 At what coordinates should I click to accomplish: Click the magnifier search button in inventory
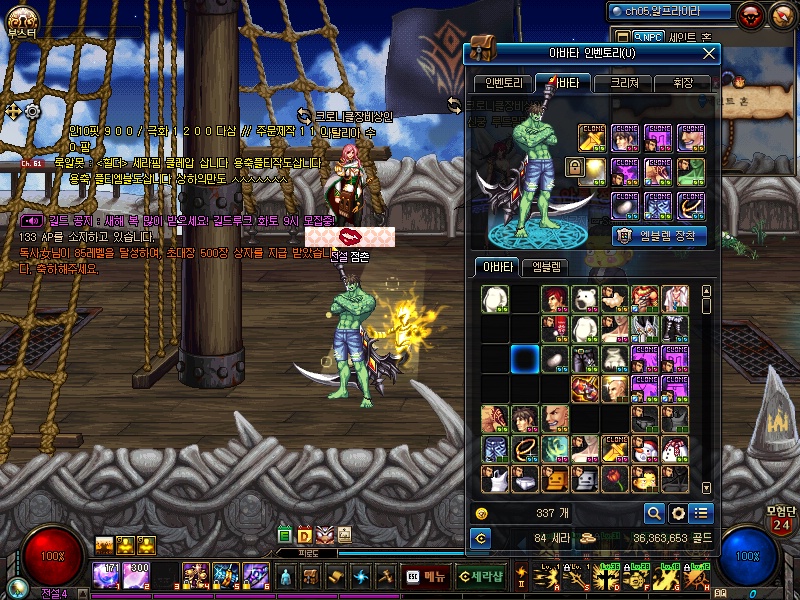coord(654,513)
